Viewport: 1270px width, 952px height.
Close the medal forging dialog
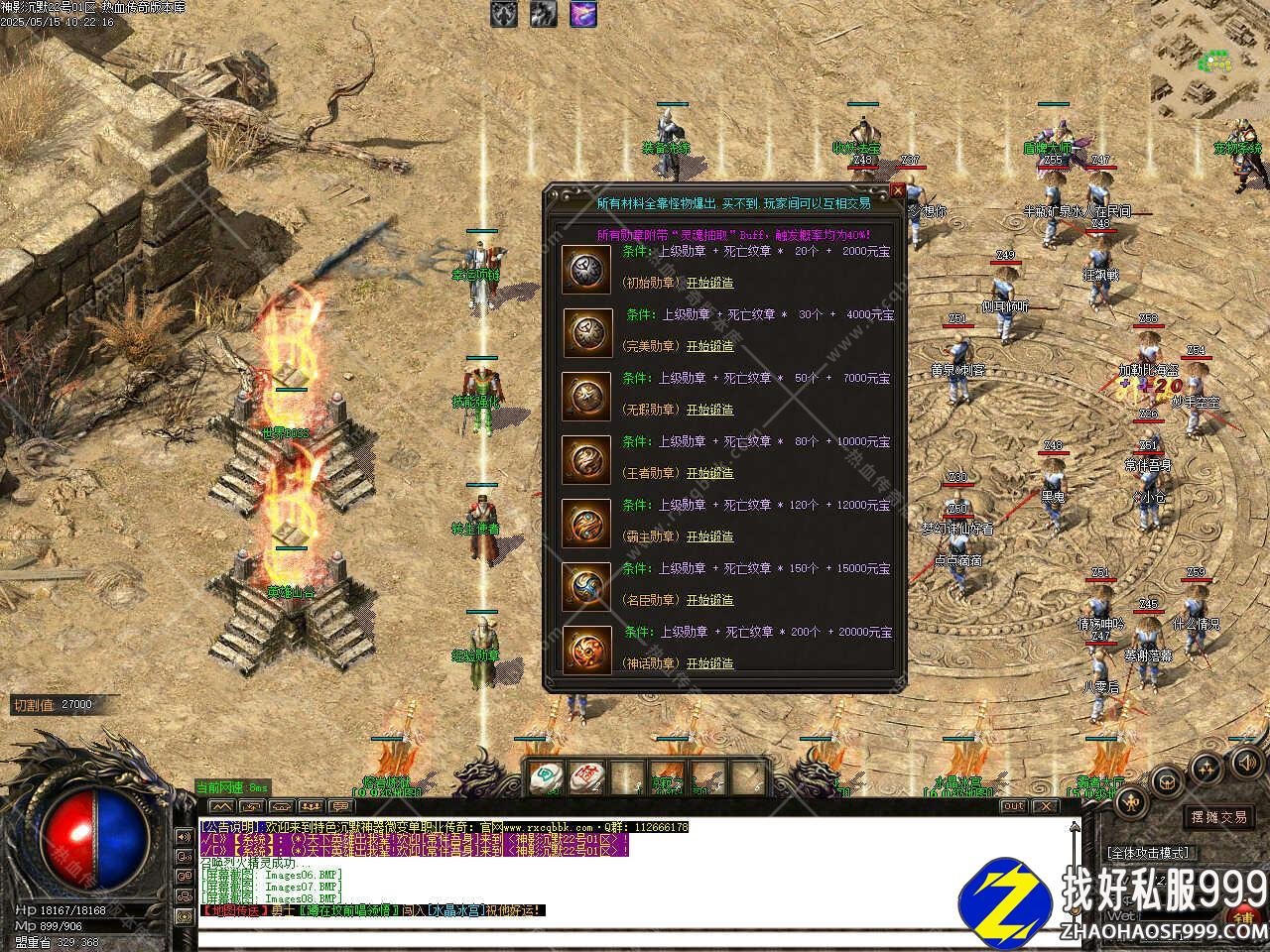[898, 190]
